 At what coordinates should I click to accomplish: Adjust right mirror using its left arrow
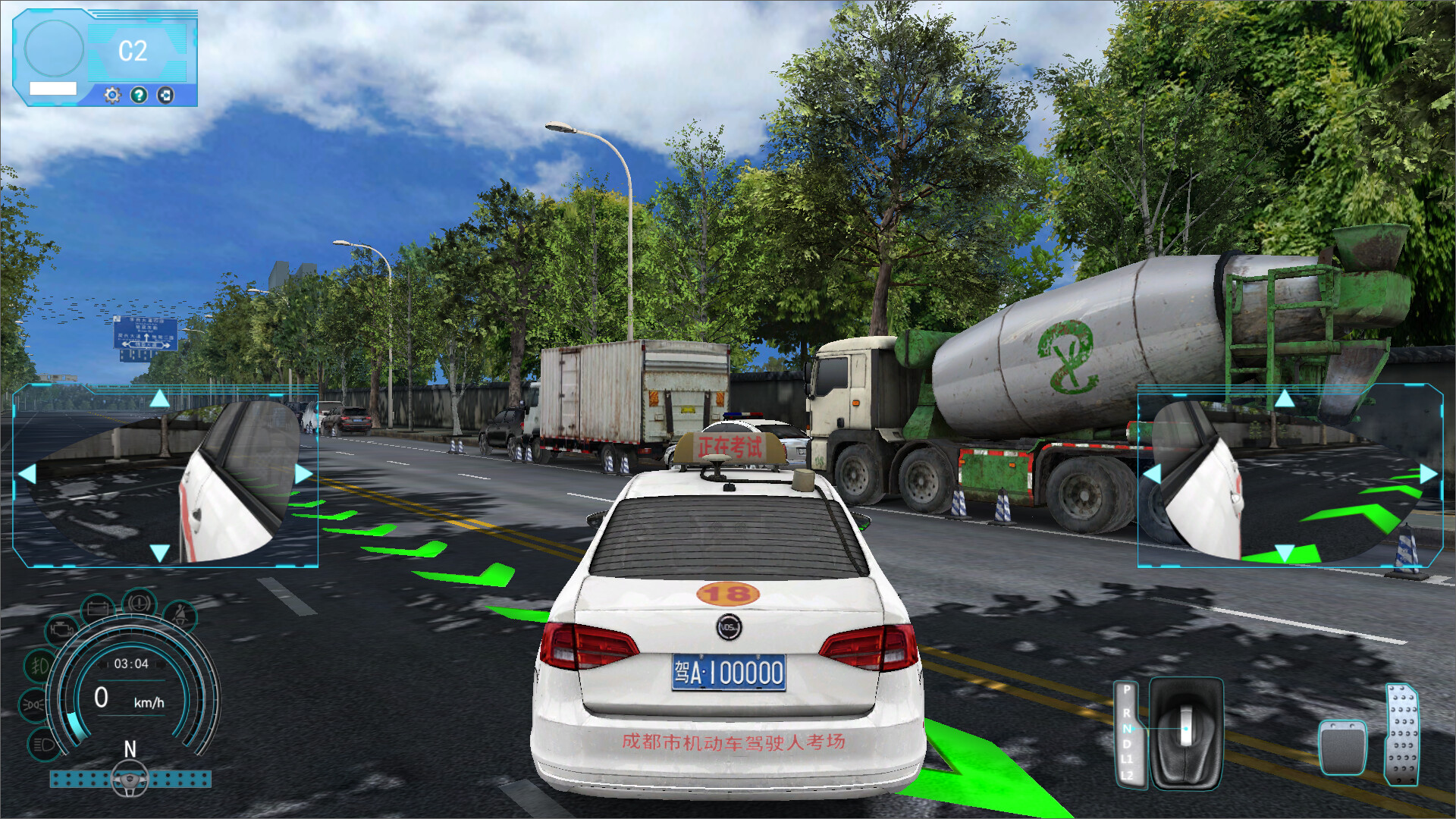(x=1152, y=475)
